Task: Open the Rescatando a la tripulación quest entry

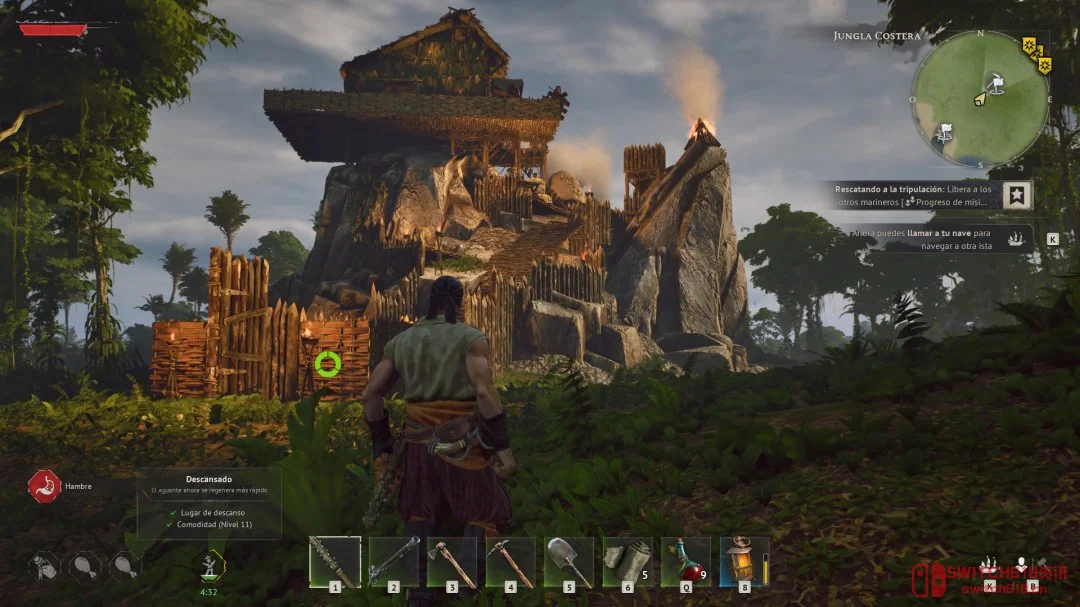Action: pyautogui.click(x=912, y=195)
